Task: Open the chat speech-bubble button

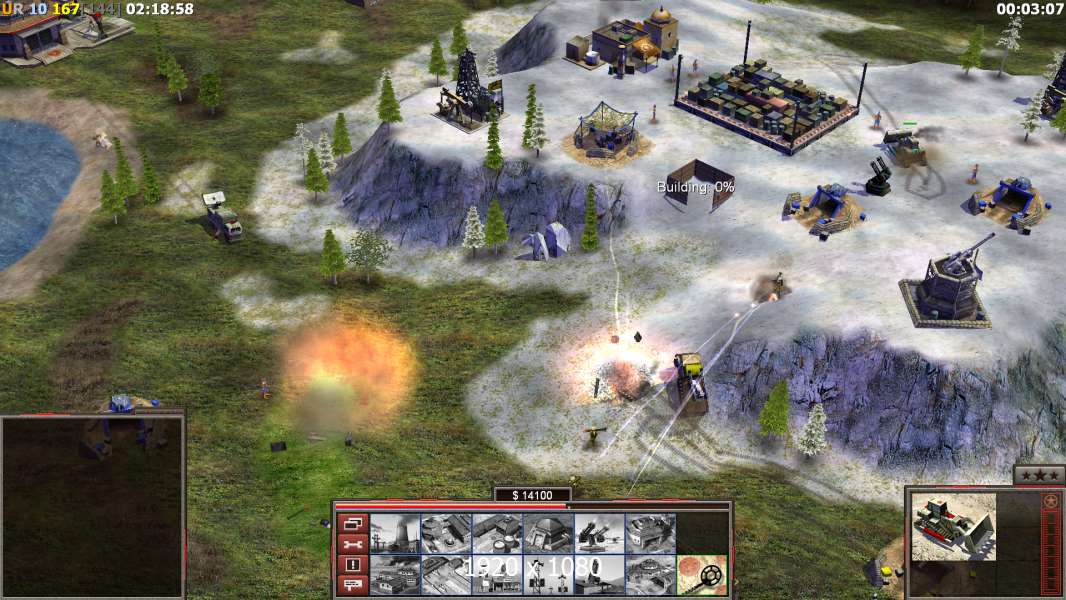Action: click(x=352, y=585)
